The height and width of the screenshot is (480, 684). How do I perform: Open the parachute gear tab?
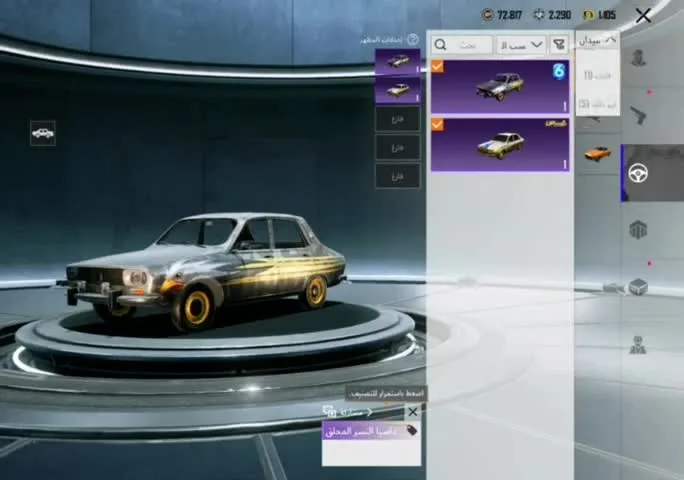pos(638,231)
